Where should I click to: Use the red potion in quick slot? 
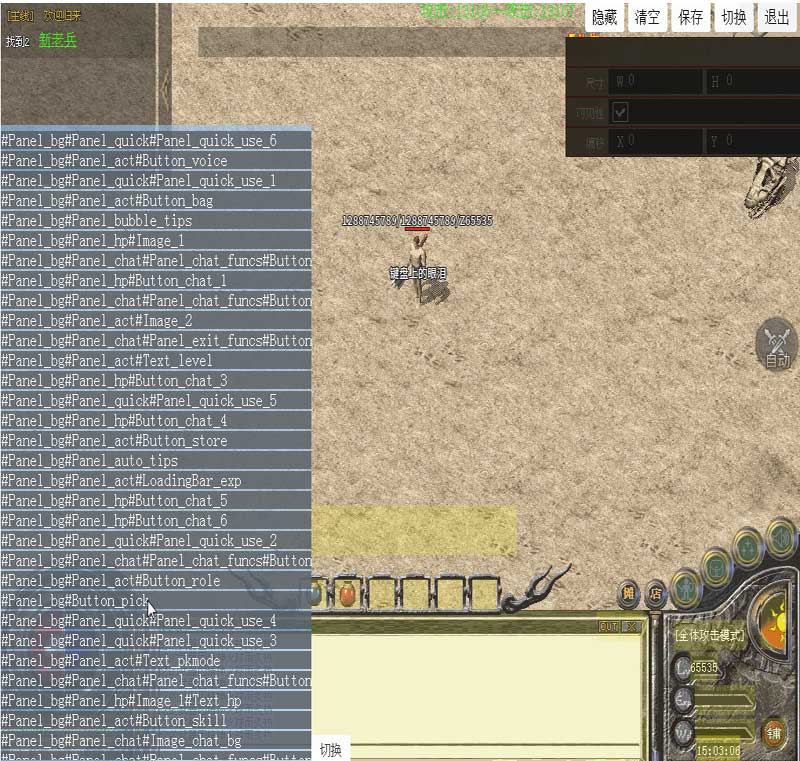point(347,594)
